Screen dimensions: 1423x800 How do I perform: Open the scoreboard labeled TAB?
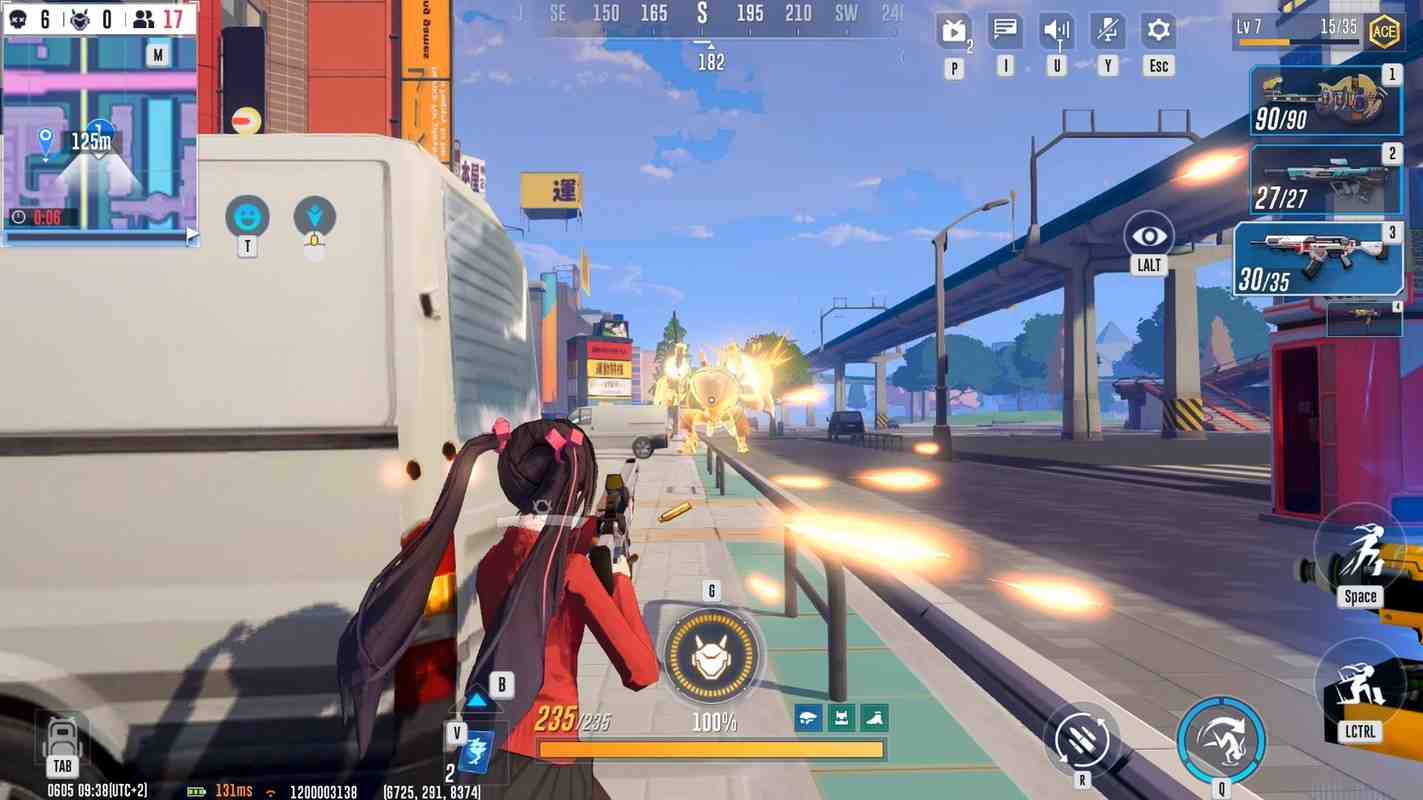(62, 740)
